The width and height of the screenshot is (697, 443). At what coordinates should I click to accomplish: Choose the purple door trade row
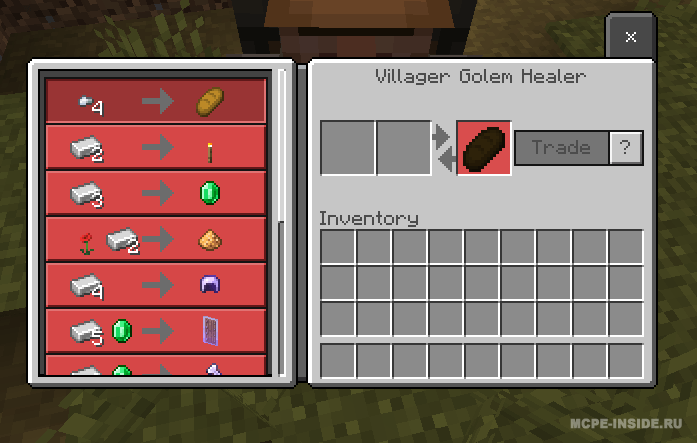pos(156,331)
